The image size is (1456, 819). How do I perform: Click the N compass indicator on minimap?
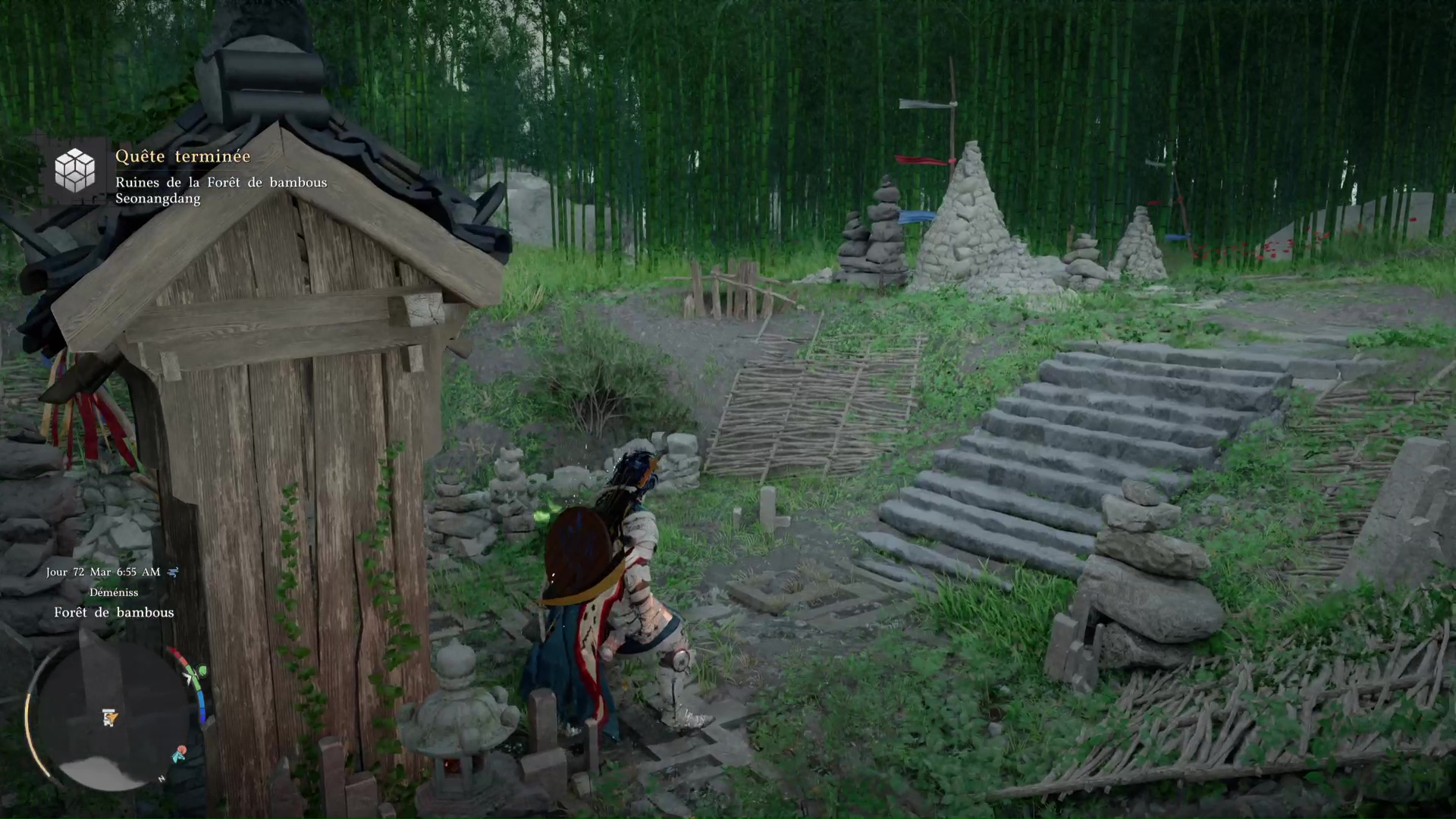162,779
